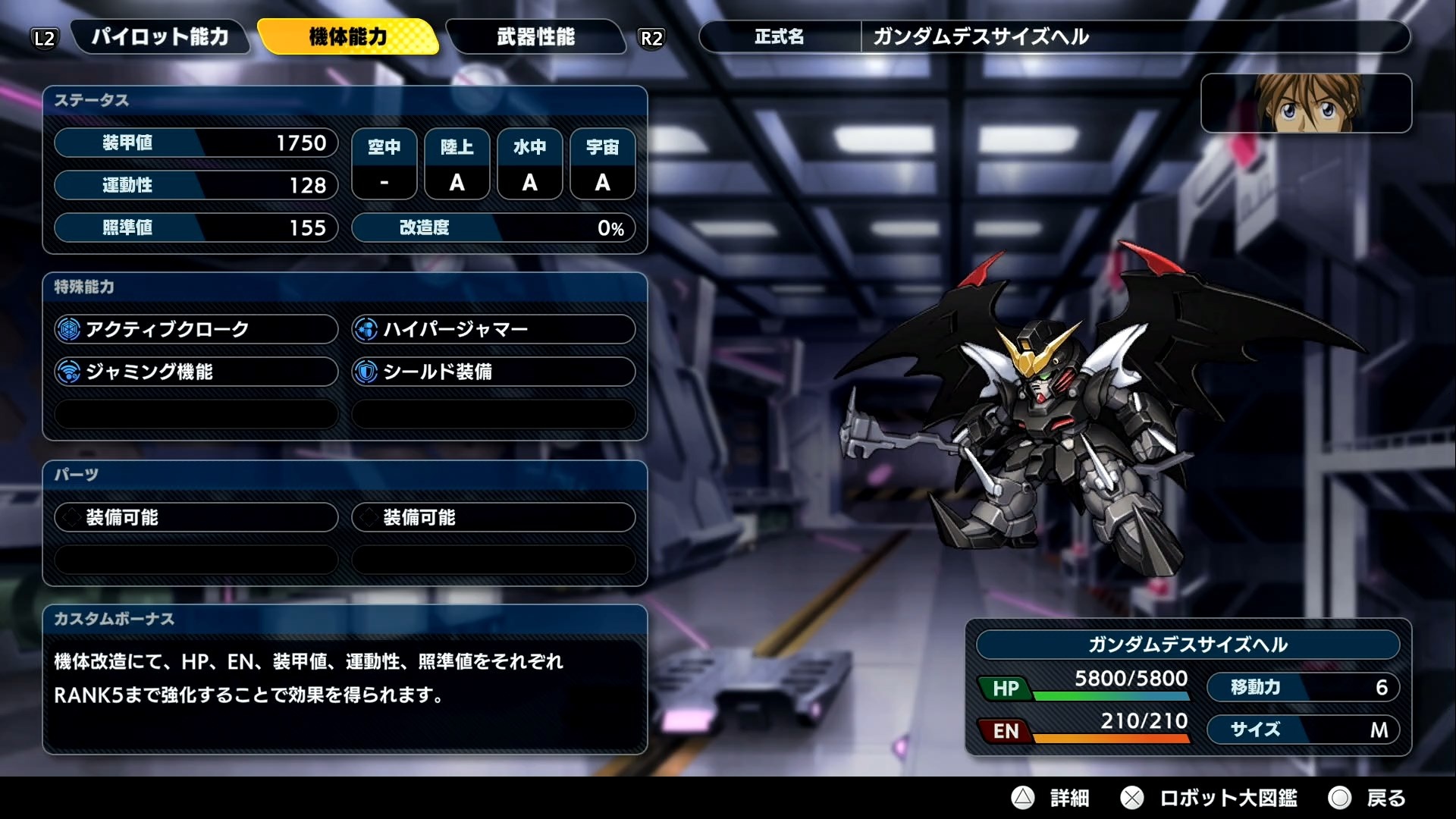Open the 武器性能 tab
Image resolution: width=1456 pixels, height=819 pixels.
tap(535, 36)
